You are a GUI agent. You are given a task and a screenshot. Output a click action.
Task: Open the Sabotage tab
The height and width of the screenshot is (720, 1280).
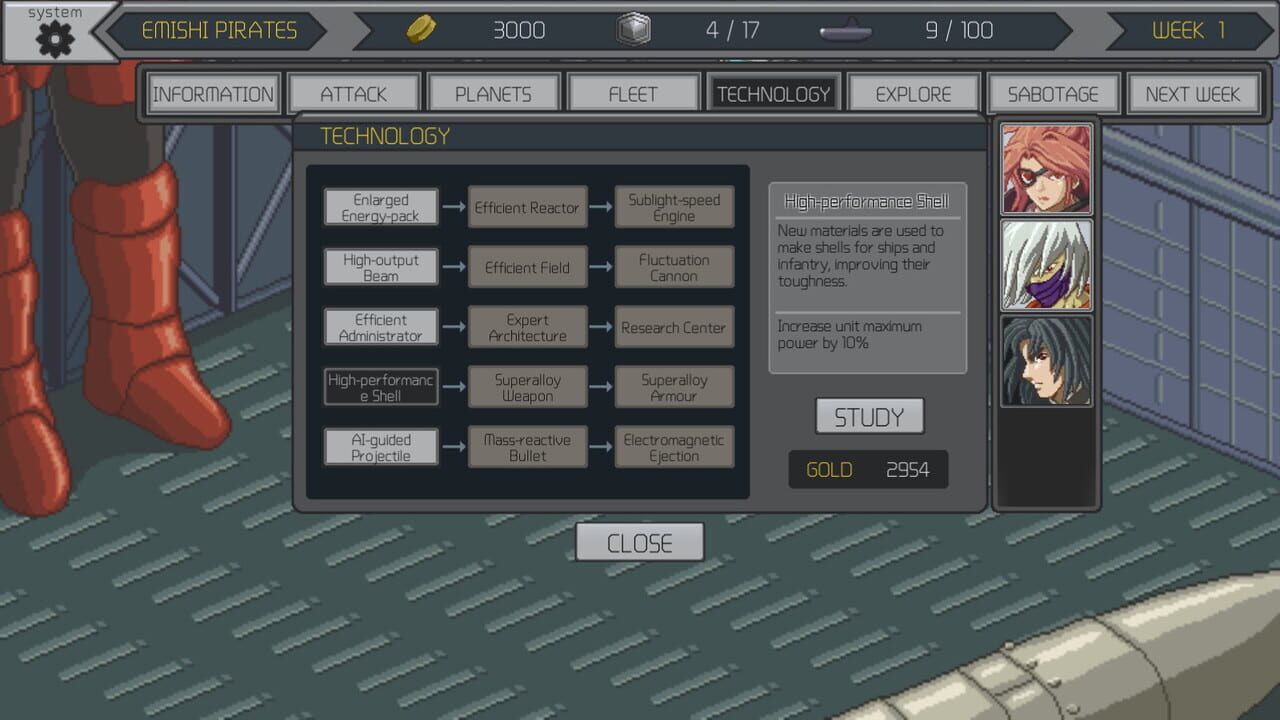1053,94
